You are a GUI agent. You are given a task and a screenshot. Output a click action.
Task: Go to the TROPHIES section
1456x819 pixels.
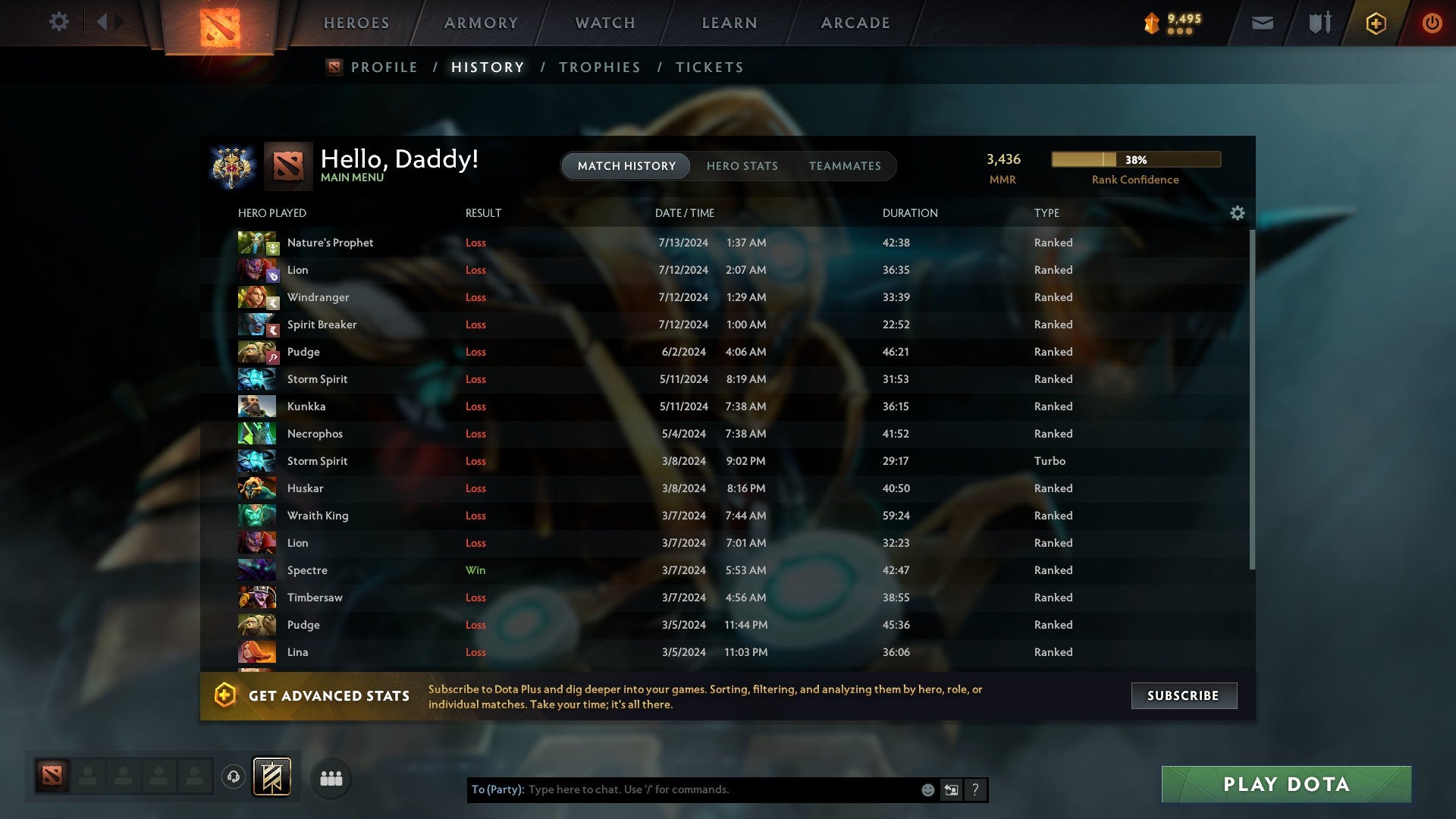coord(599,67)
